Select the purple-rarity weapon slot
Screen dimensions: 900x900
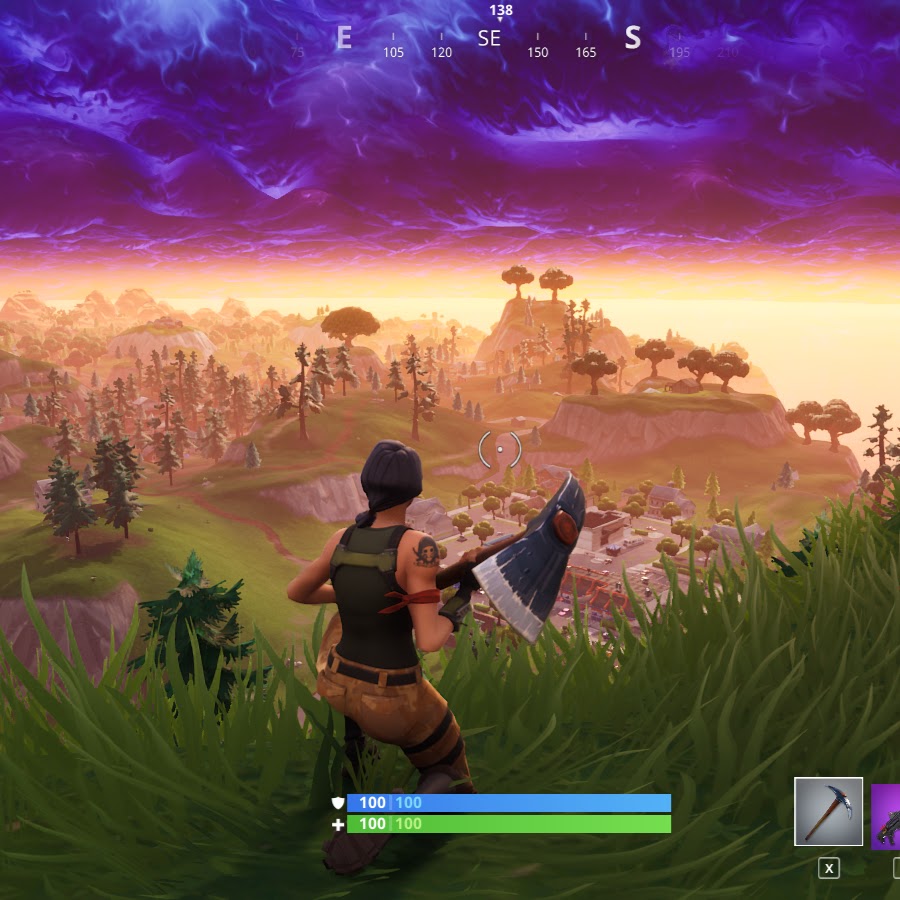tap(886, 817)
